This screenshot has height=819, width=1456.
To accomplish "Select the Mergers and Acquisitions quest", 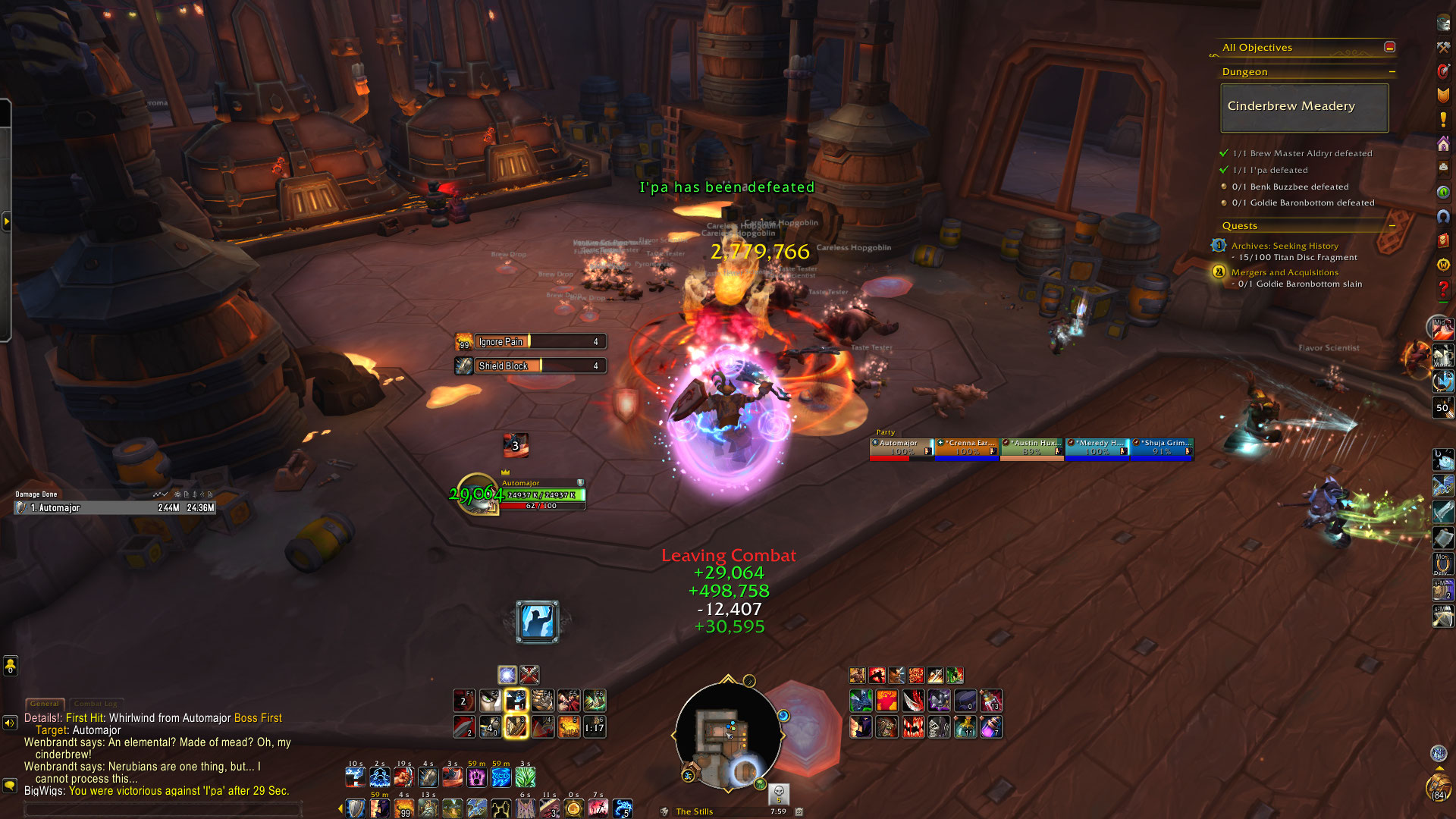I will (x=1285, y=272).
